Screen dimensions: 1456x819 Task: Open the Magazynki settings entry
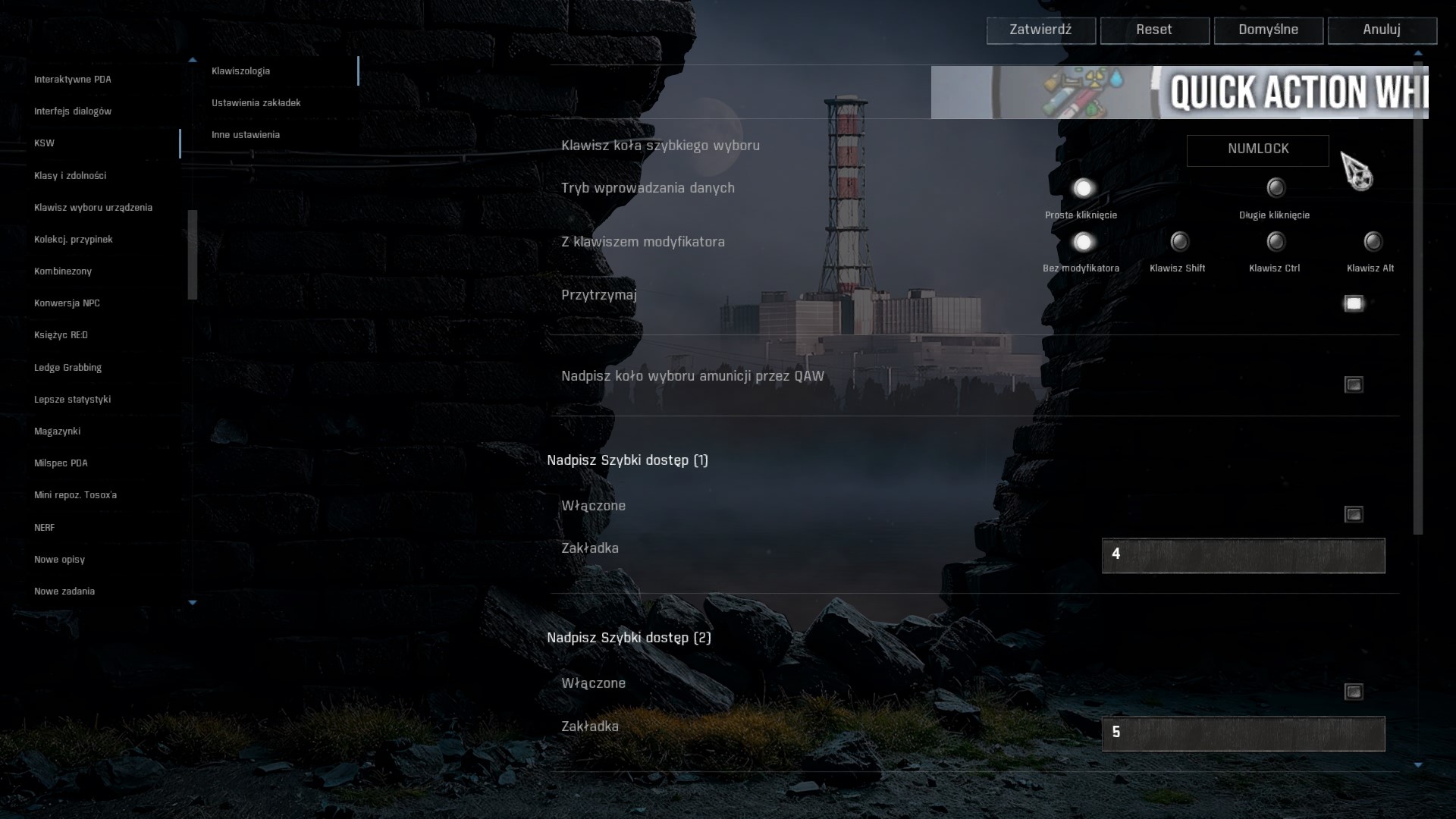pyautogui.click(x=58, y=431)
